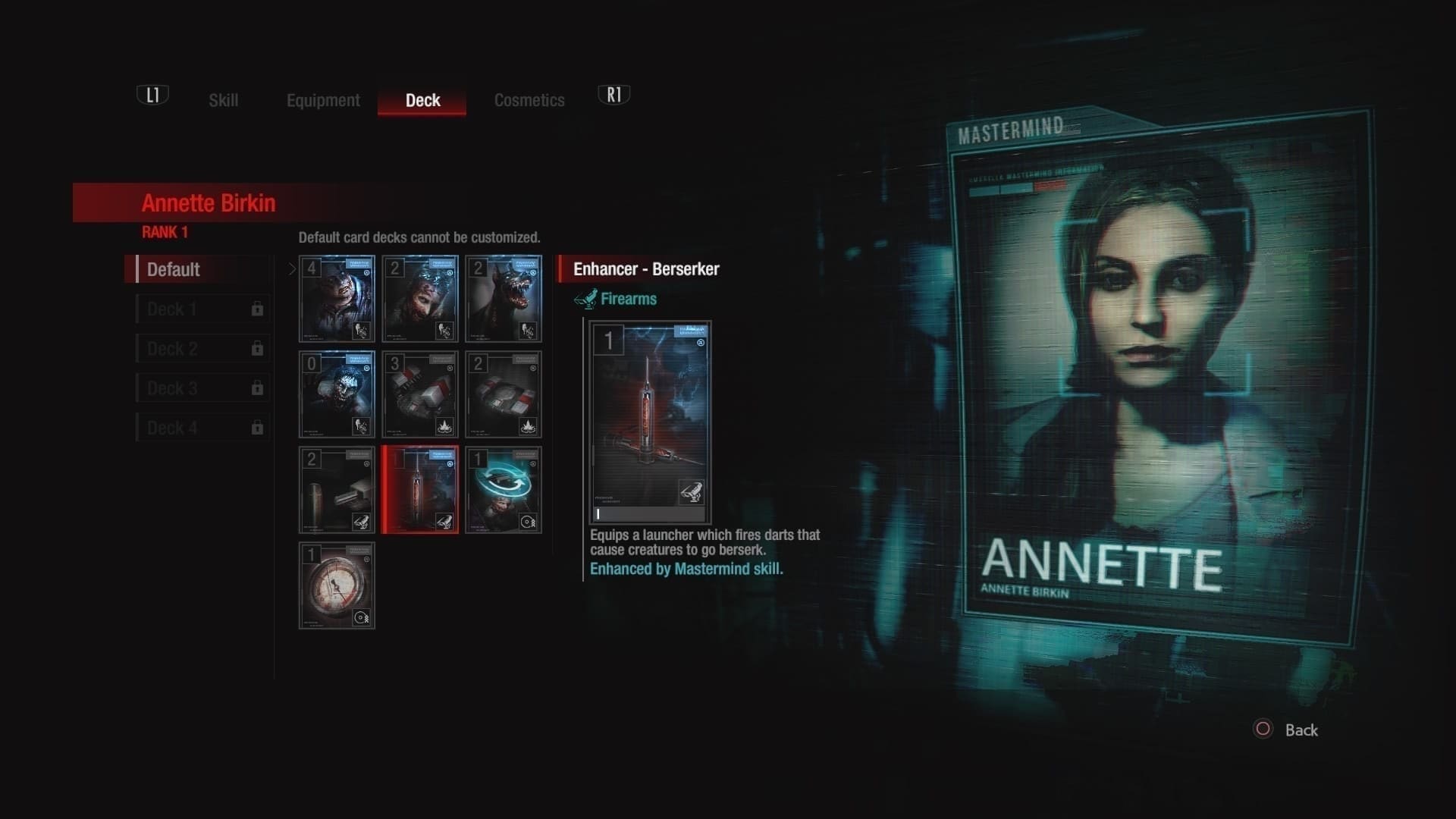
Task: Open the Equipment tab
Action: [x=323, y=100]
